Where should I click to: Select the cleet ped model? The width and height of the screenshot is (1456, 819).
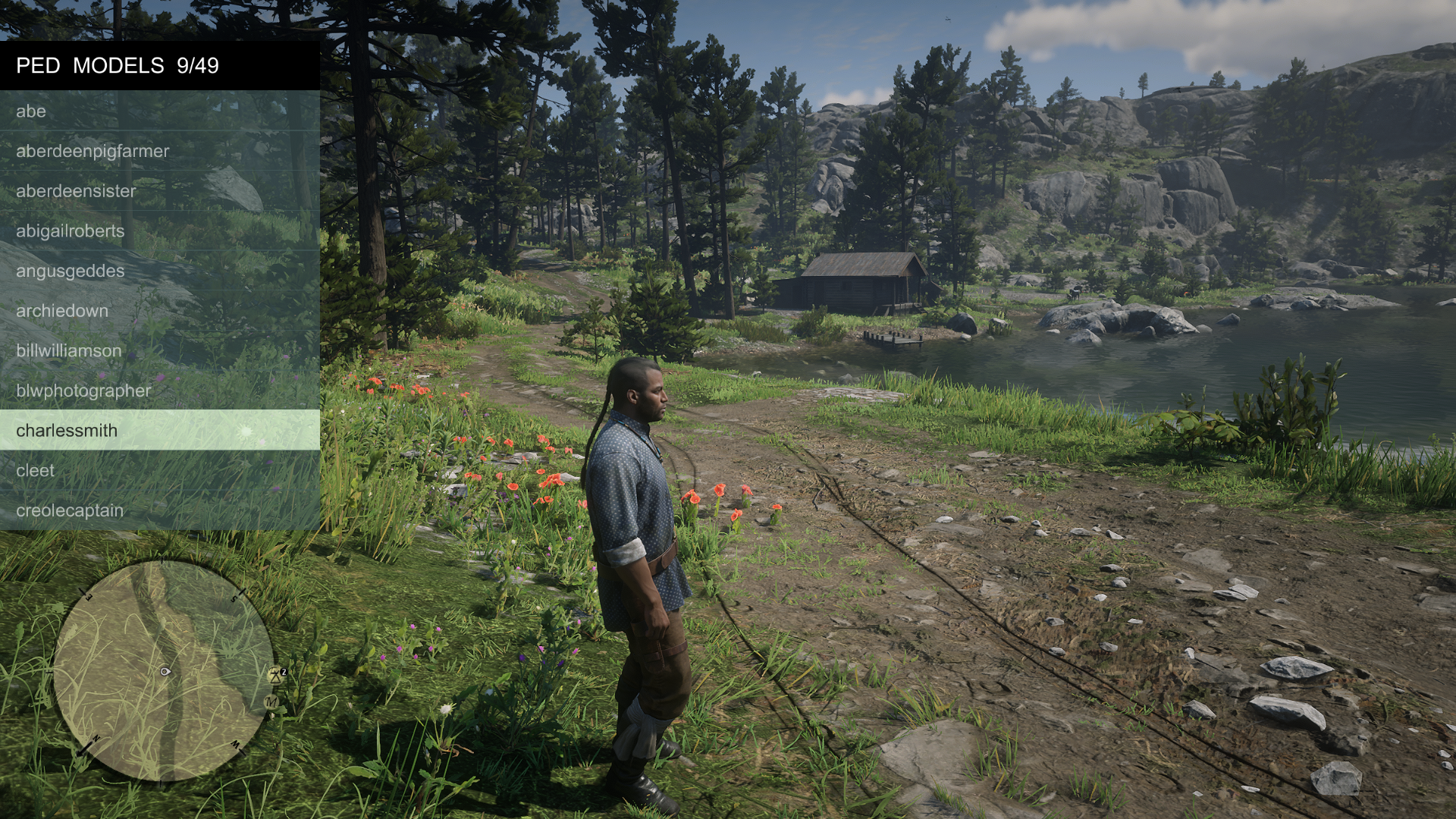tap(159, 470)
